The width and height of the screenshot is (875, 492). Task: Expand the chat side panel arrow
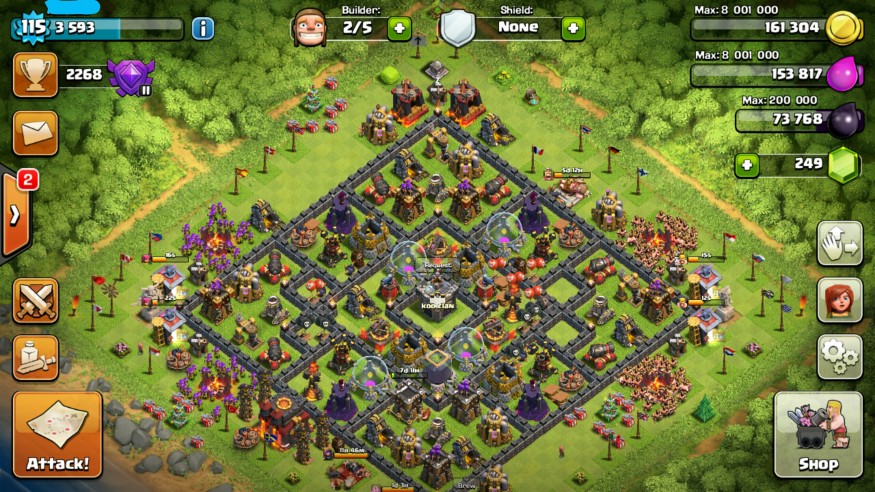(14, 215)
